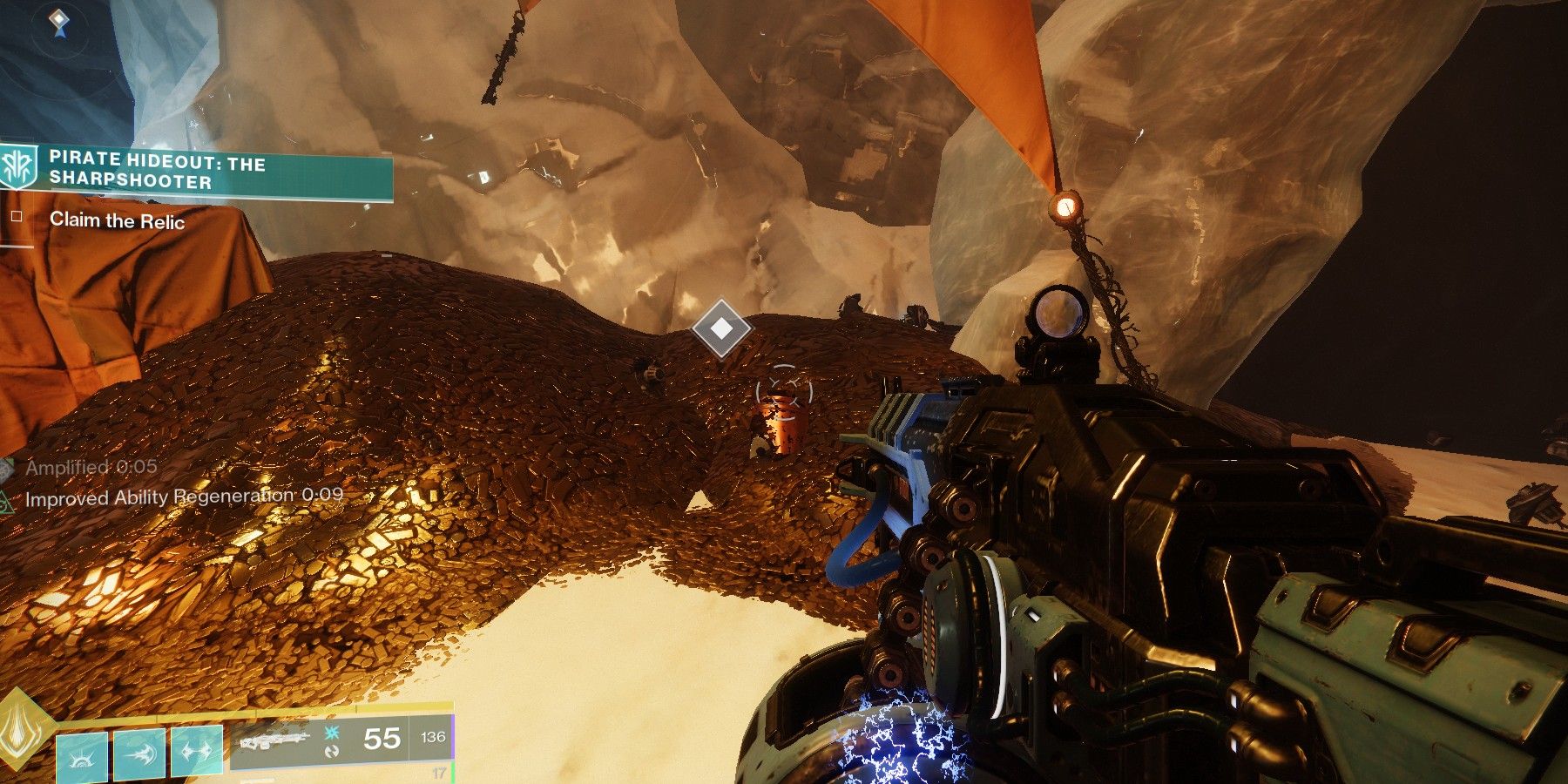Click the Claim the Relic objective text
This screenshot has width=1568, height=784.
pyautogui.click(x=118, y=221)
